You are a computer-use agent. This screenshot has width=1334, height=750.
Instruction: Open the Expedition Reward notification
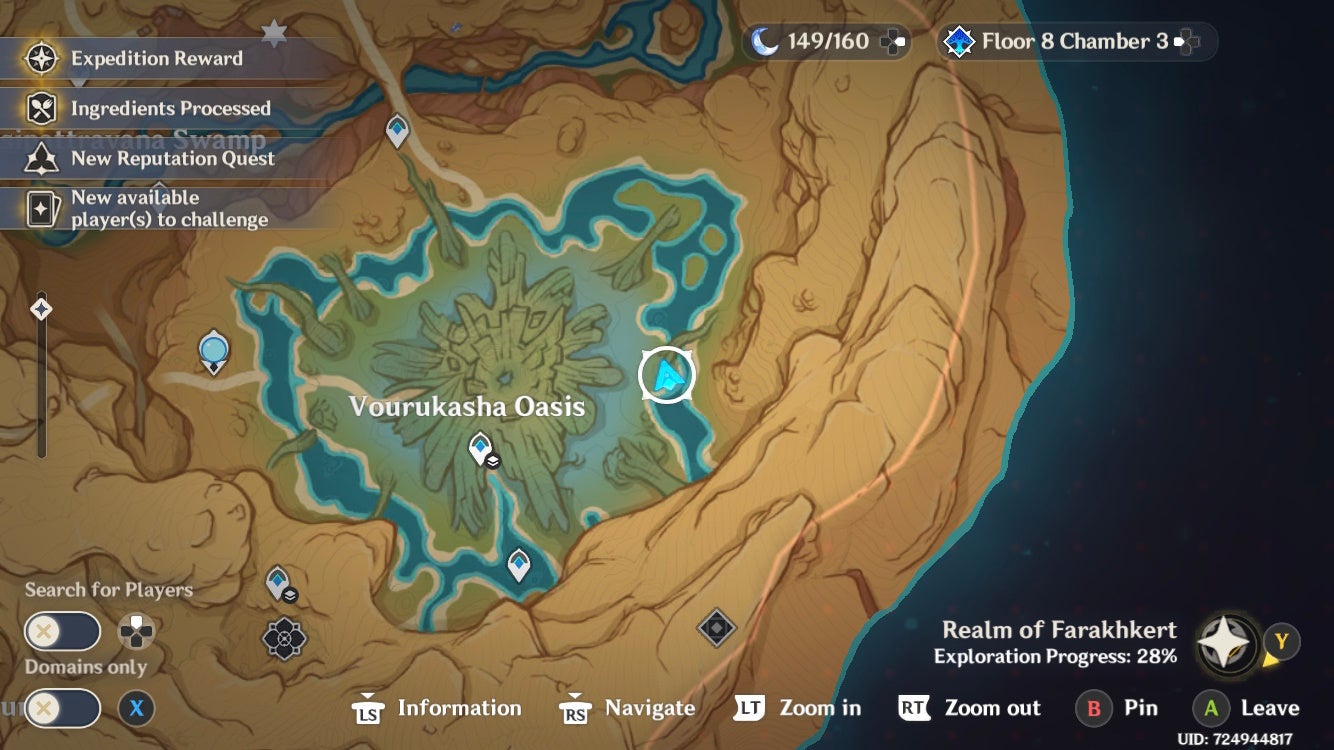click(x=155, y=59)
